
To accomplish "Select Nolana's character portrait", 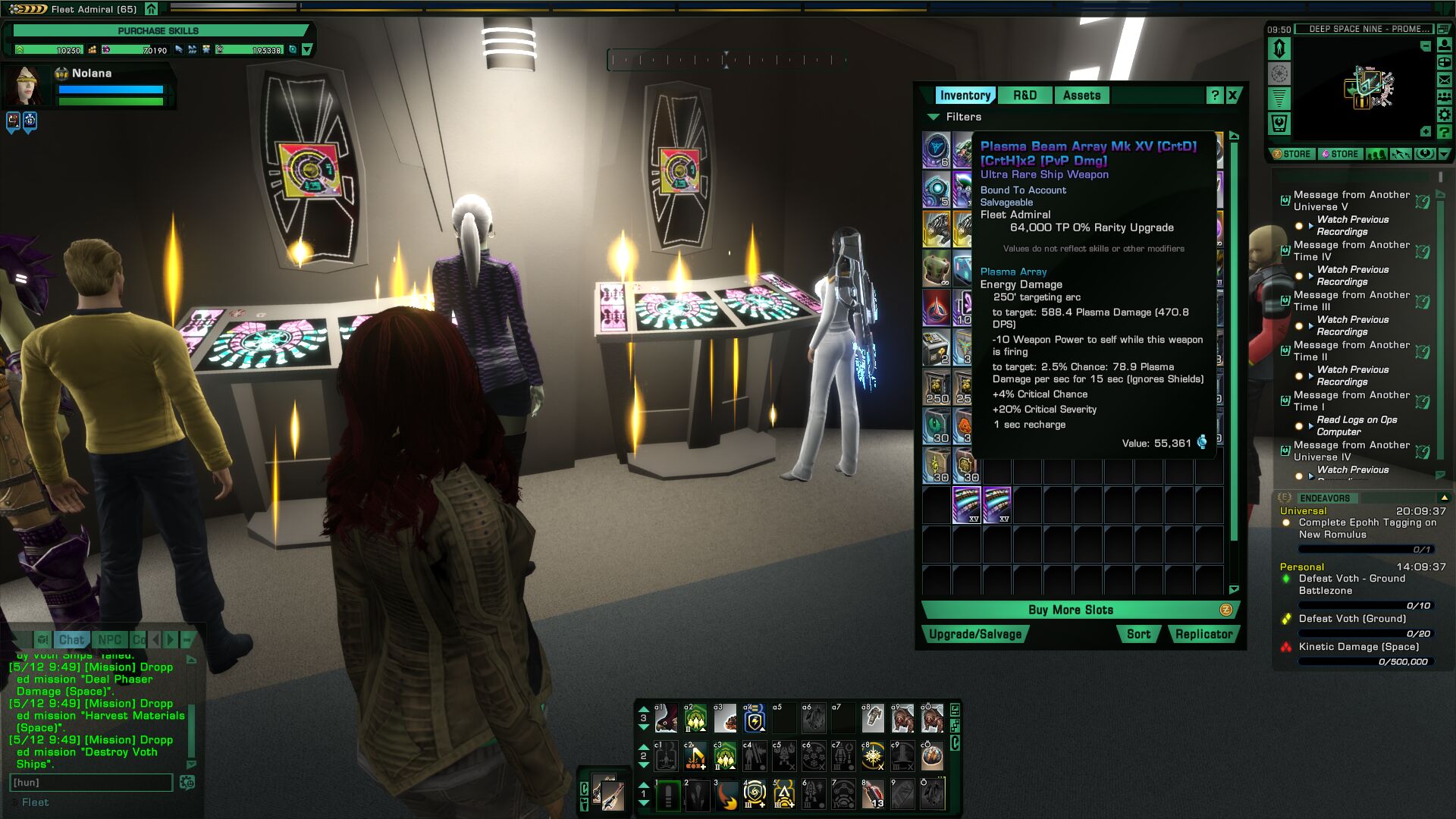I will 27,84.
